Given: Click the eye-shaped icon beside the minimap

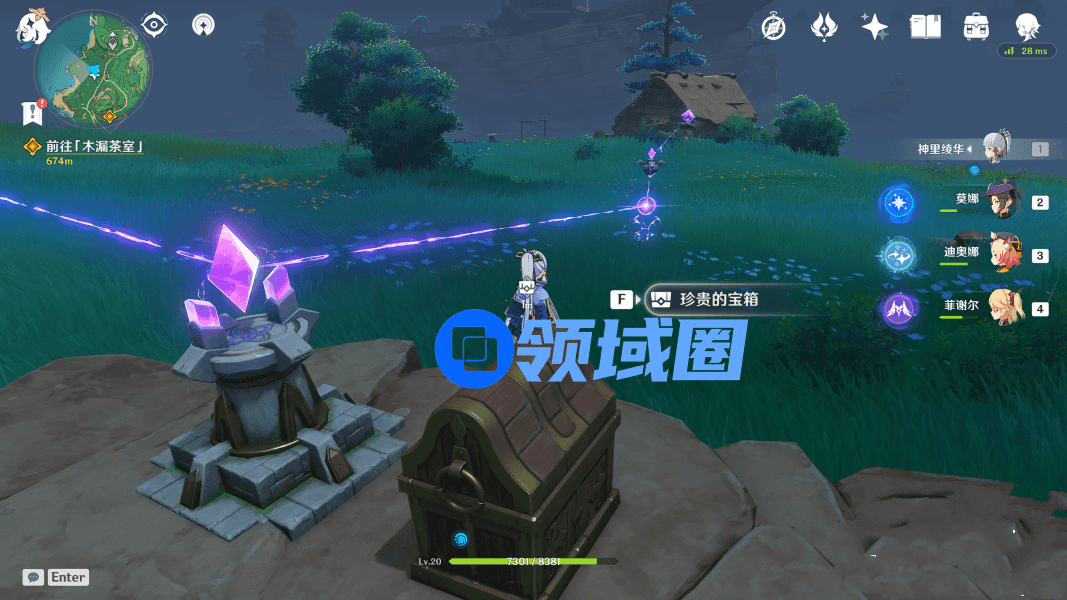Looking at the screenshot, I should pyautogui.click(x=154, y=24).
